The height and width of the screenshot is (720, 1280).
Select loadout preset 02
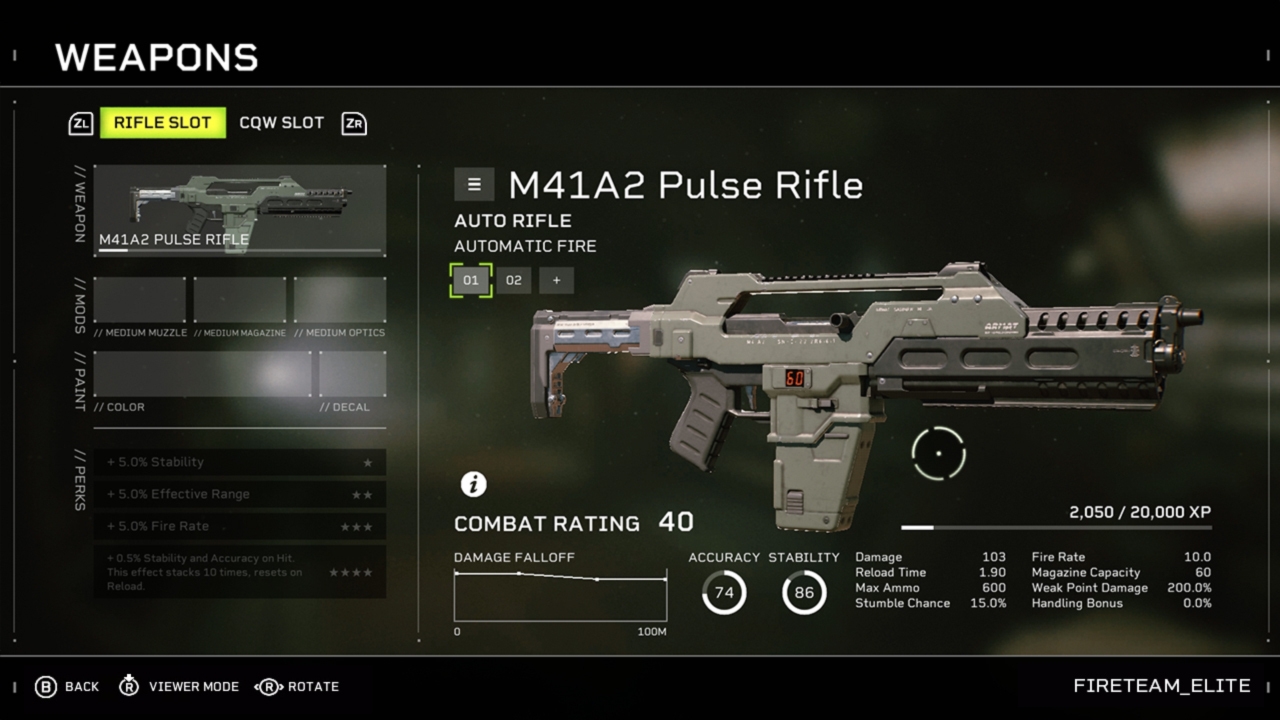[x=513, y=280]
